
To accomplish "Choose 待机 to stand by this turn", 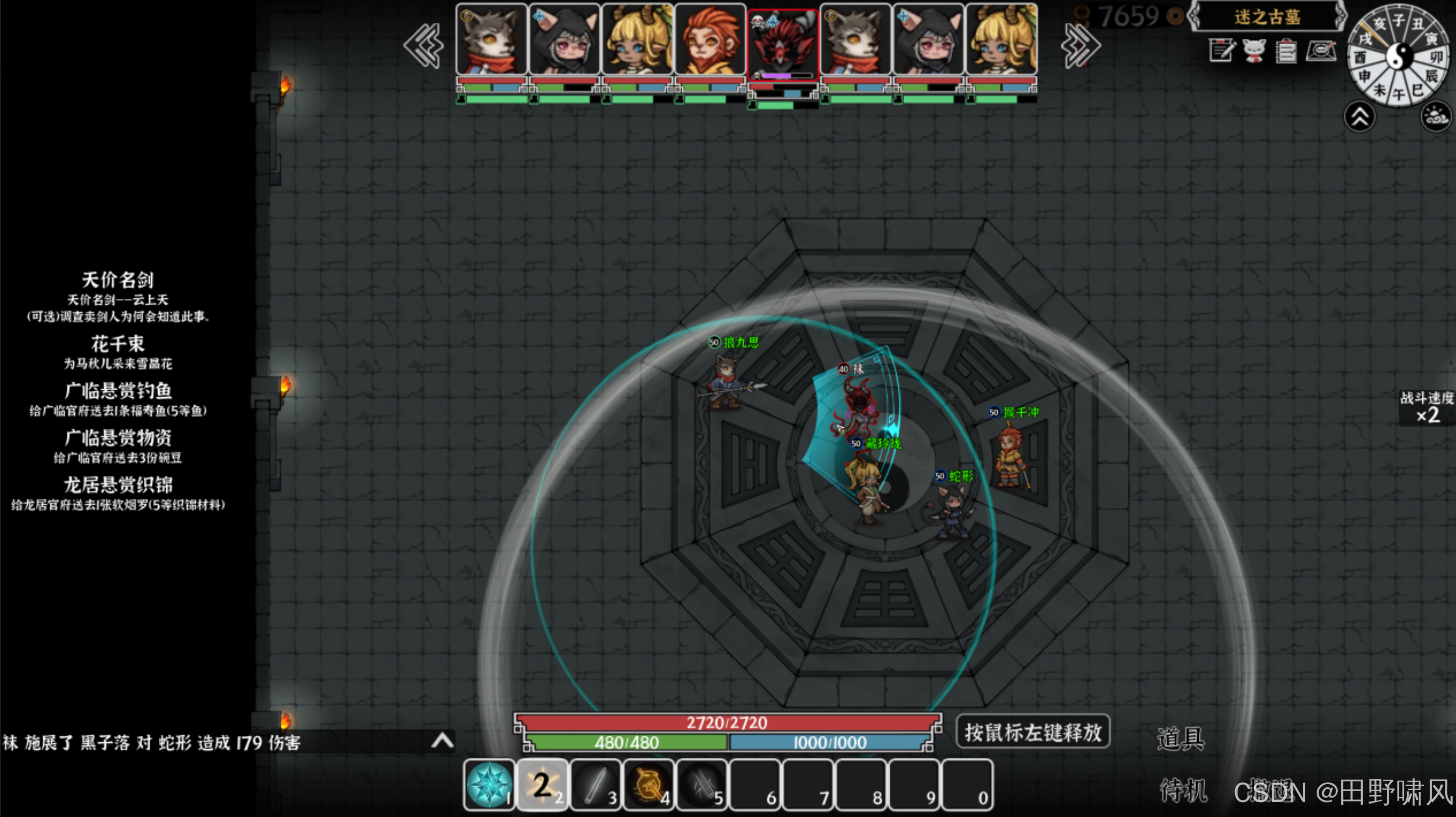I will coord(1183,789).
